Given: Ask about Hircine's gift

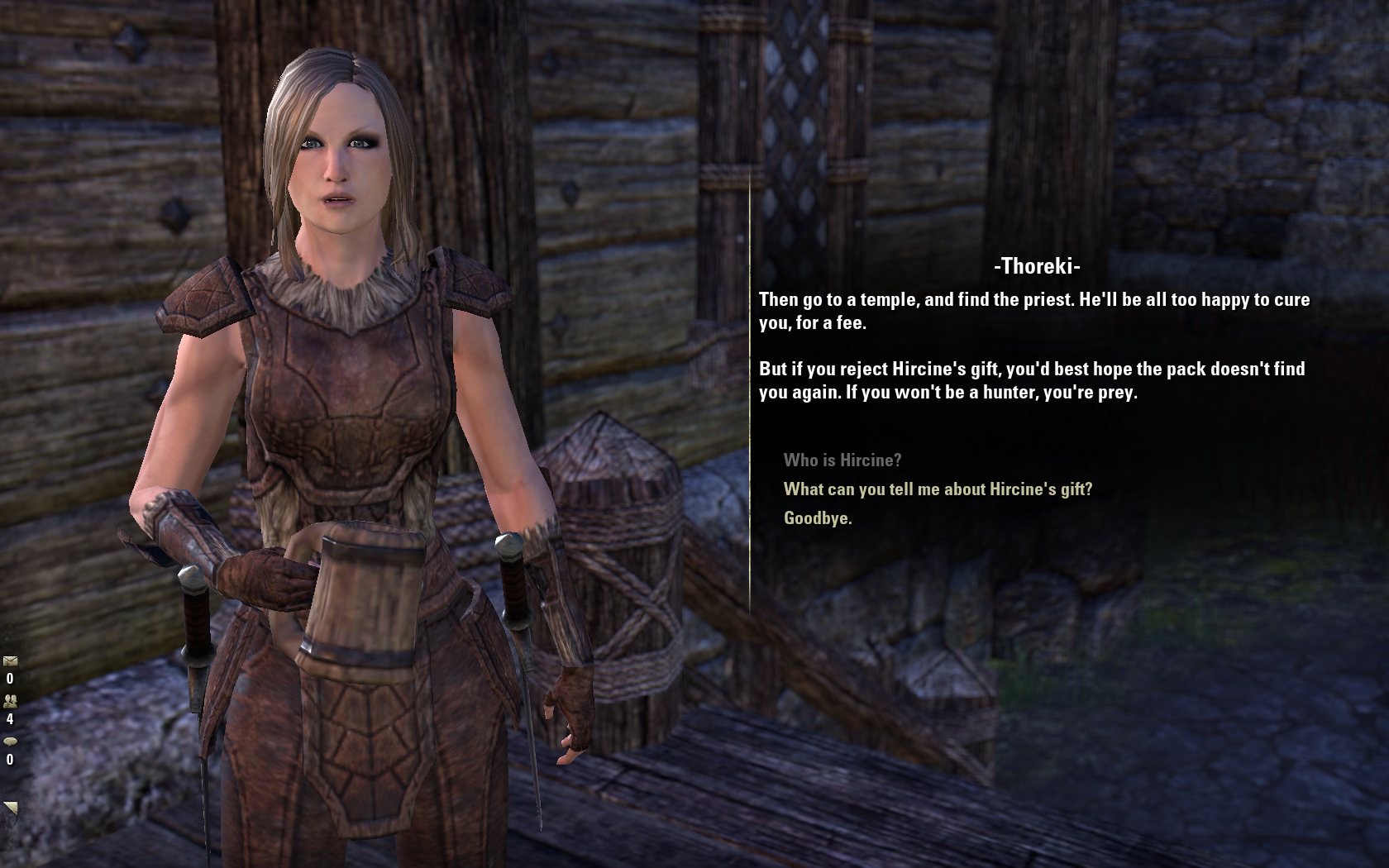Looking at the screenshot, I should click(x=938, y=489).
